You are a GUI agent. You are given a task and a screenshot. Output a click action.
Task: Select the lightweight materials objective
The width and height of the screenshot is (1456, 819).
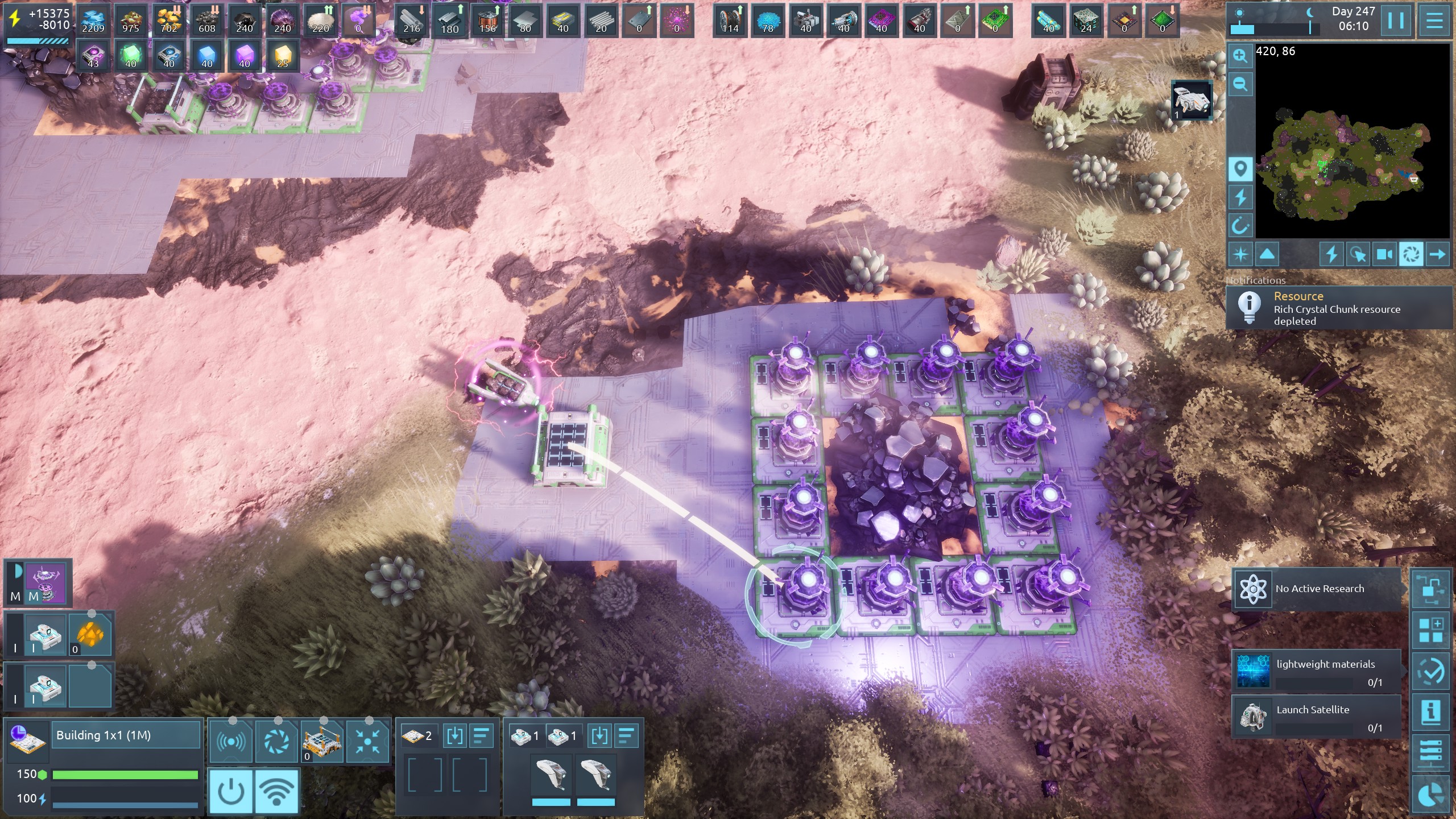(1317, 672)
